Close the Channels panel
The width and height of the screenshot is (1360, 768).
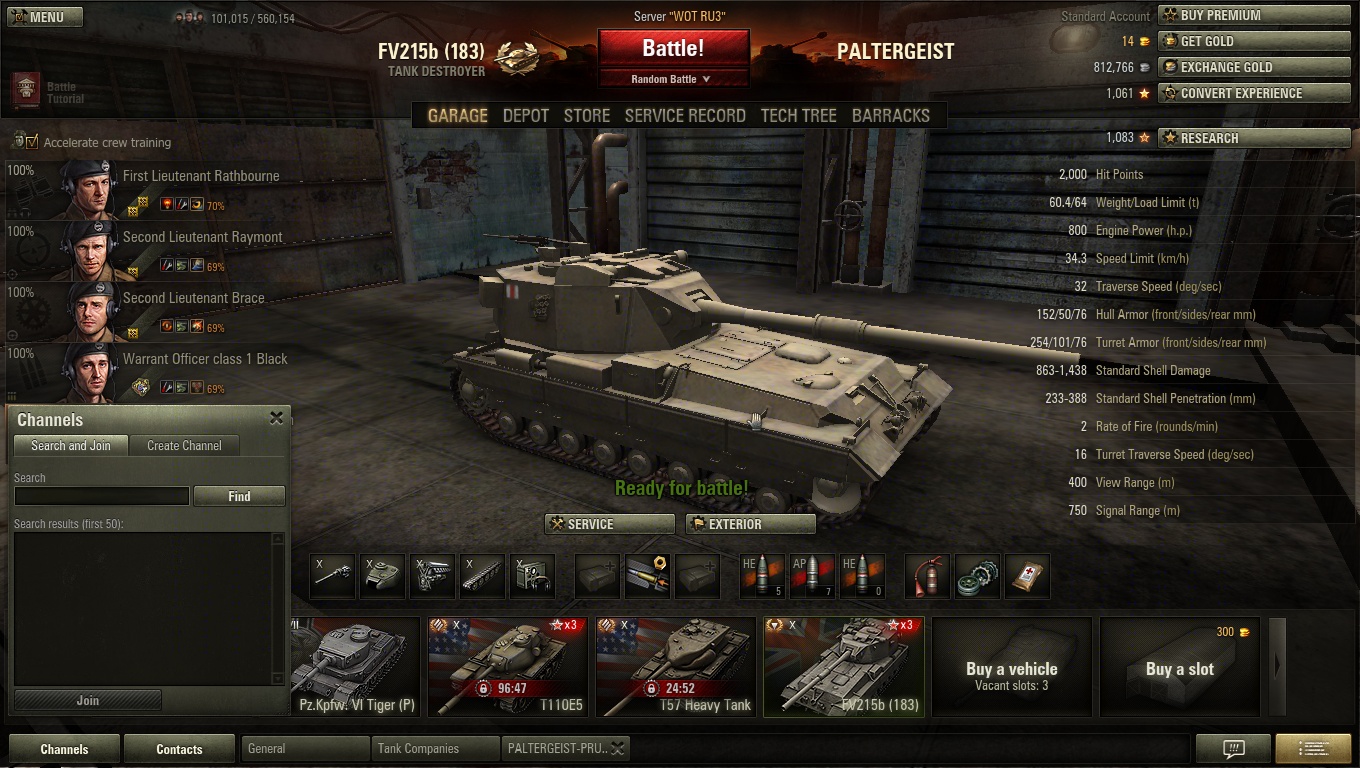click(x=276, y=419)
